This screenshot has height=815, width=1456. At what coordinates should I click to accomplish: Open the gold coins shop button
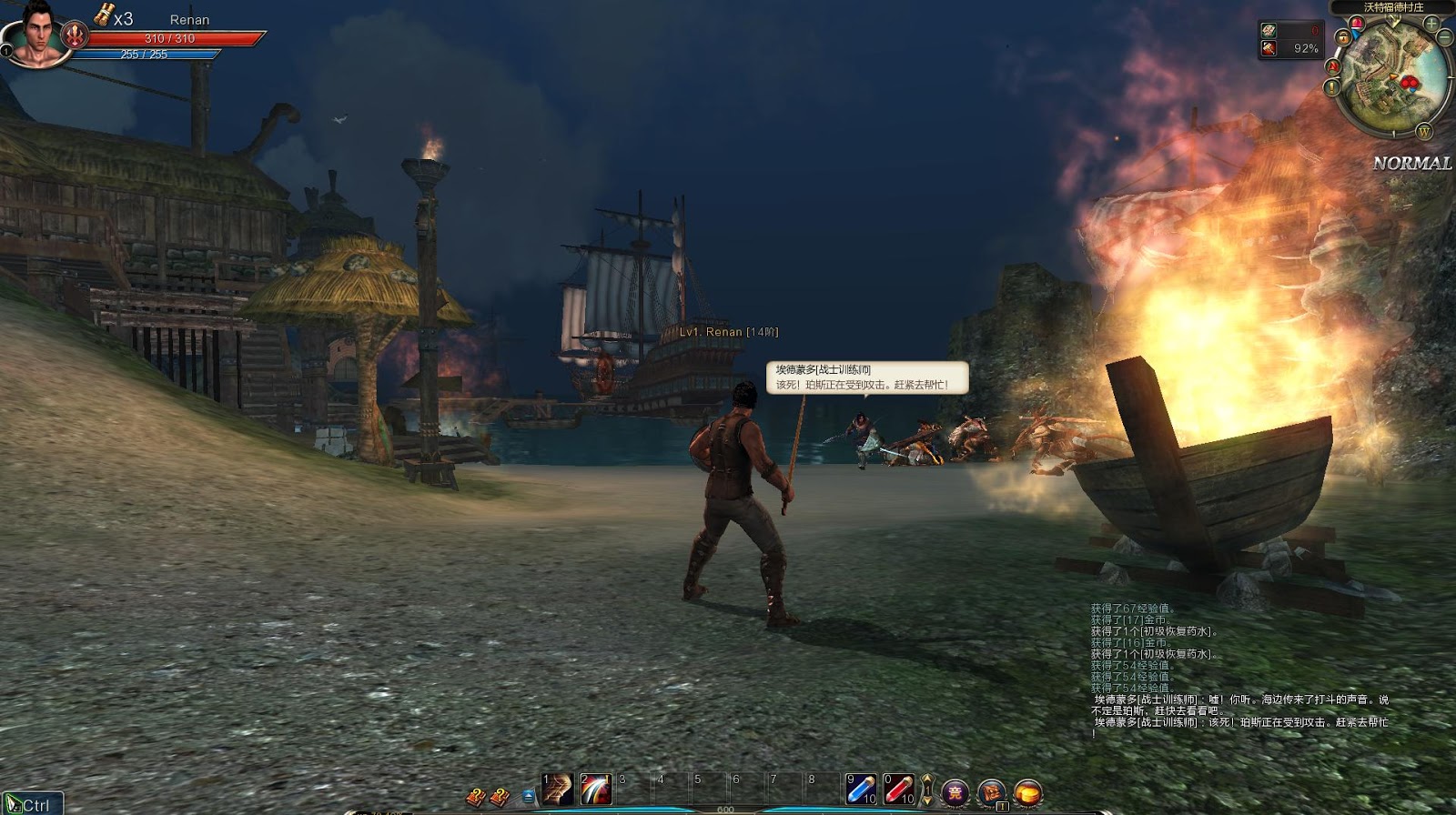tap(1027, 792)
